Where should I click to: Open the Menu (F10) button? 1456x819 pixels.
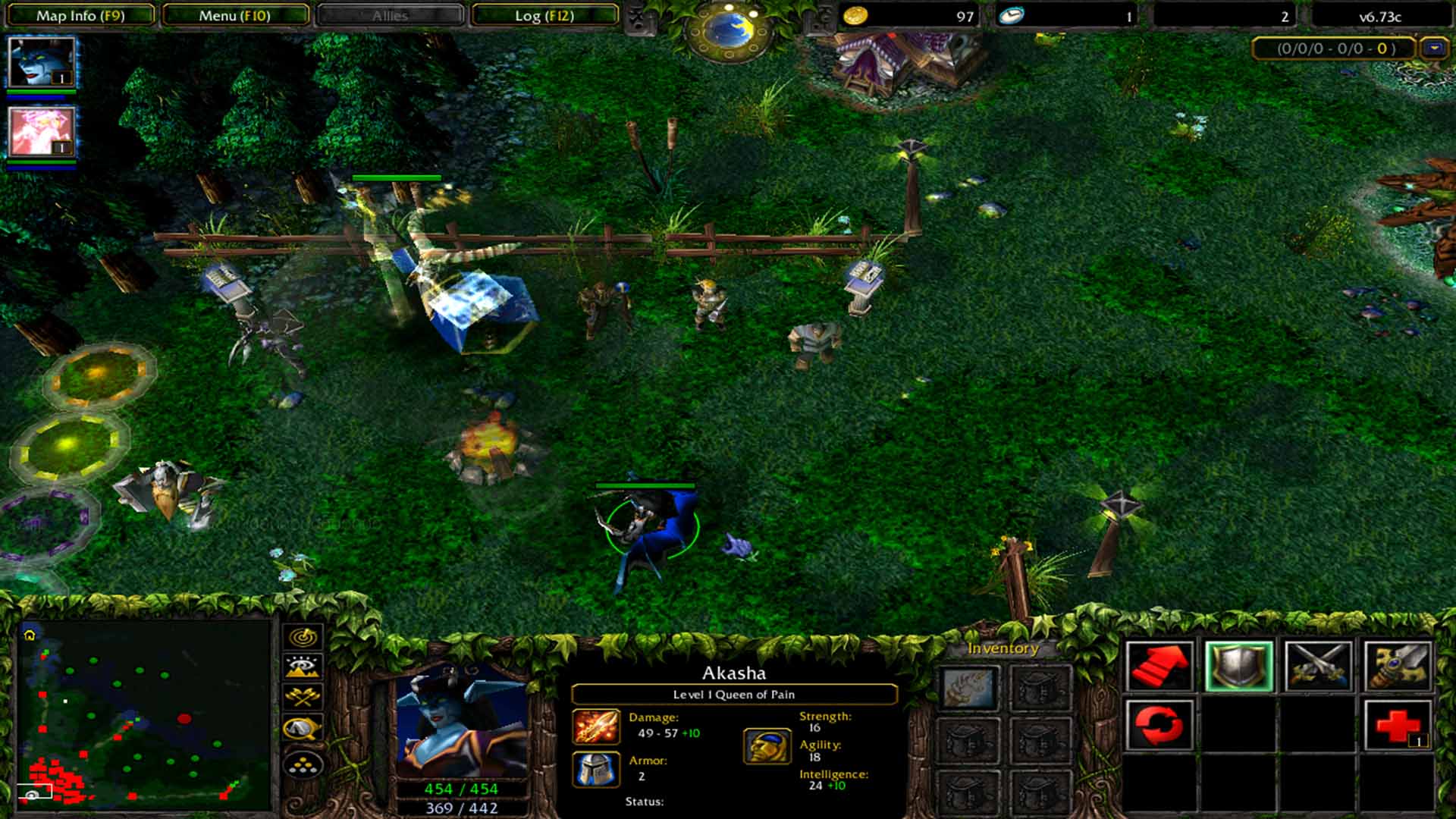click(235, 15)
